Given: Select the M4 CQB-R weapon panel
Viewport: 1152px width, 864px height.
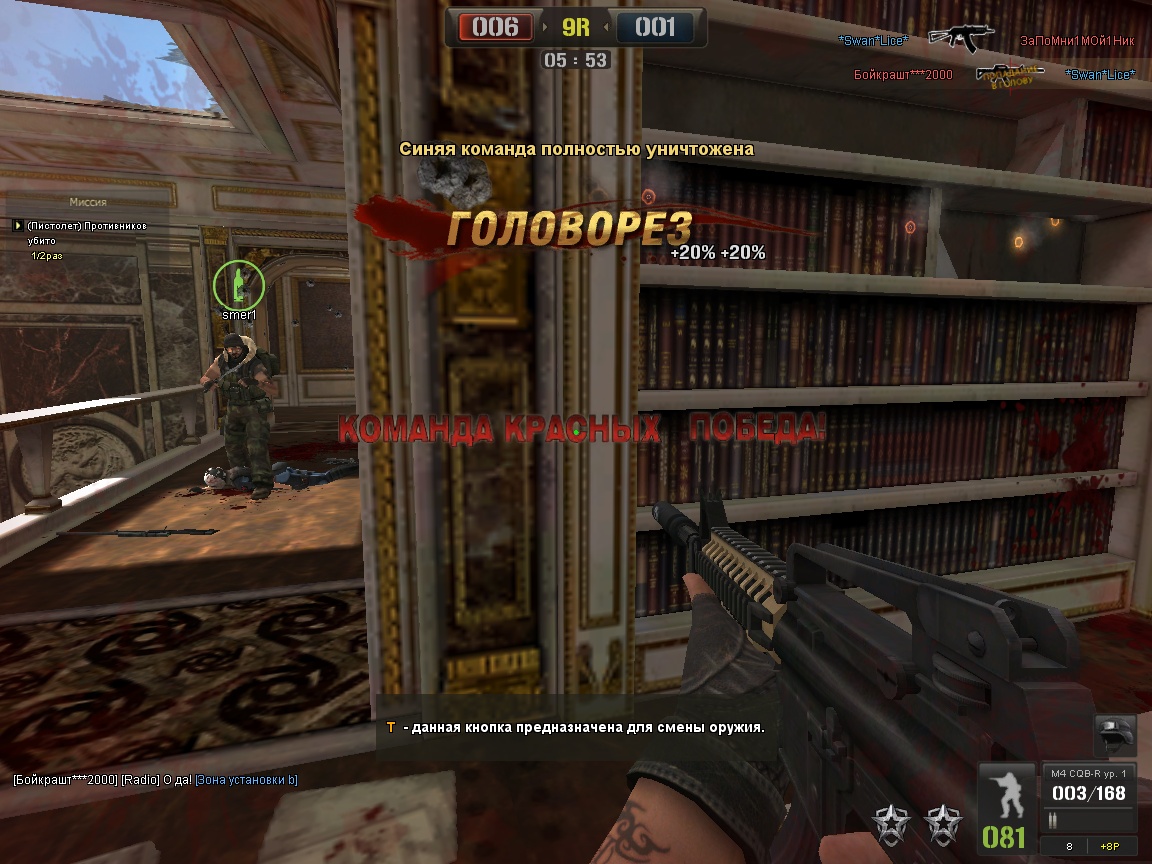Looking at the screenshot, I should click(x=1088, y=786).
